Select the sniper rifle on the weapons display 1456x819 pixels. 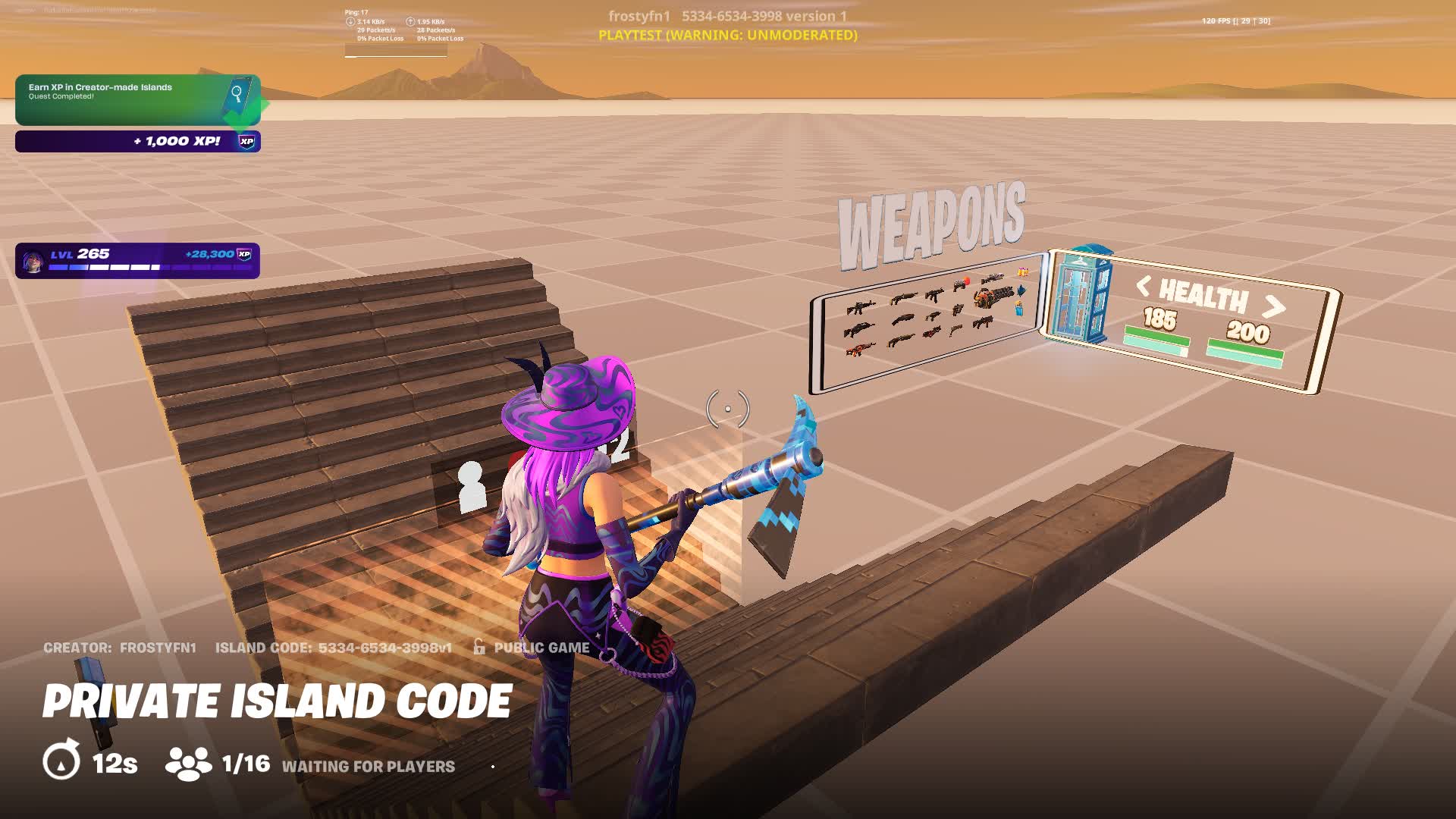(993, 278)
